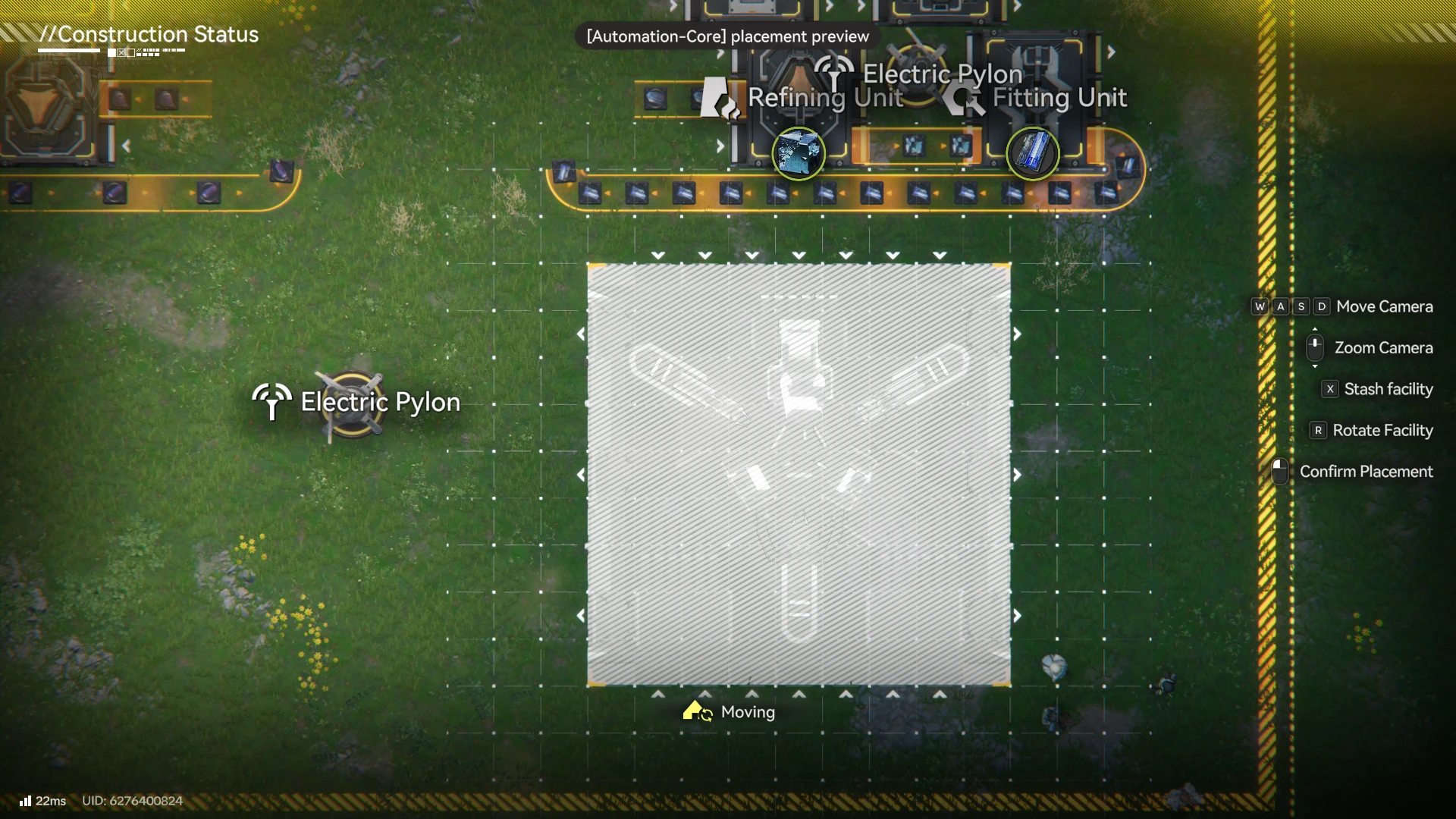Image resolution: width=1456 pixels, height=819 pixels.
Task: Click the left chevron near the Construction Status base
Action: 126,145
